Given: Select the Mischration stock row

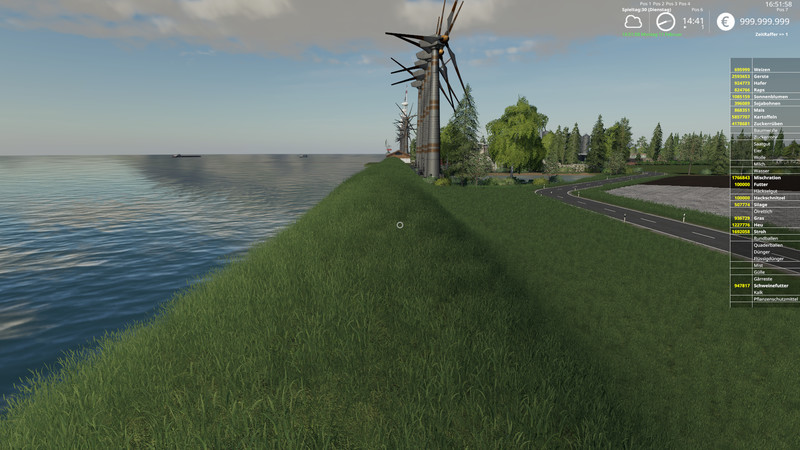Looking at the screenshot, I should pos(765,178).
